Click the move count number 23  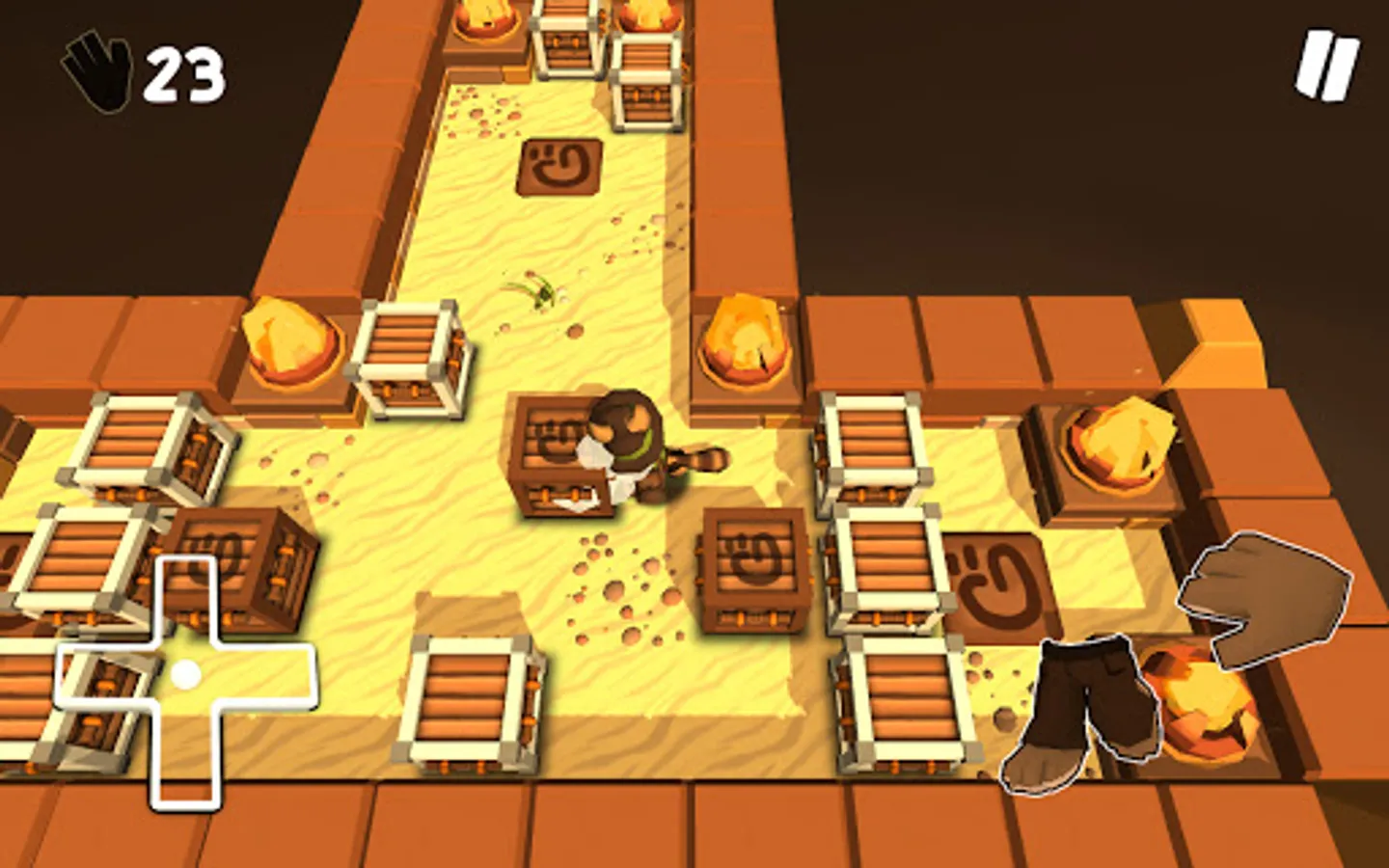coord(182,72)
